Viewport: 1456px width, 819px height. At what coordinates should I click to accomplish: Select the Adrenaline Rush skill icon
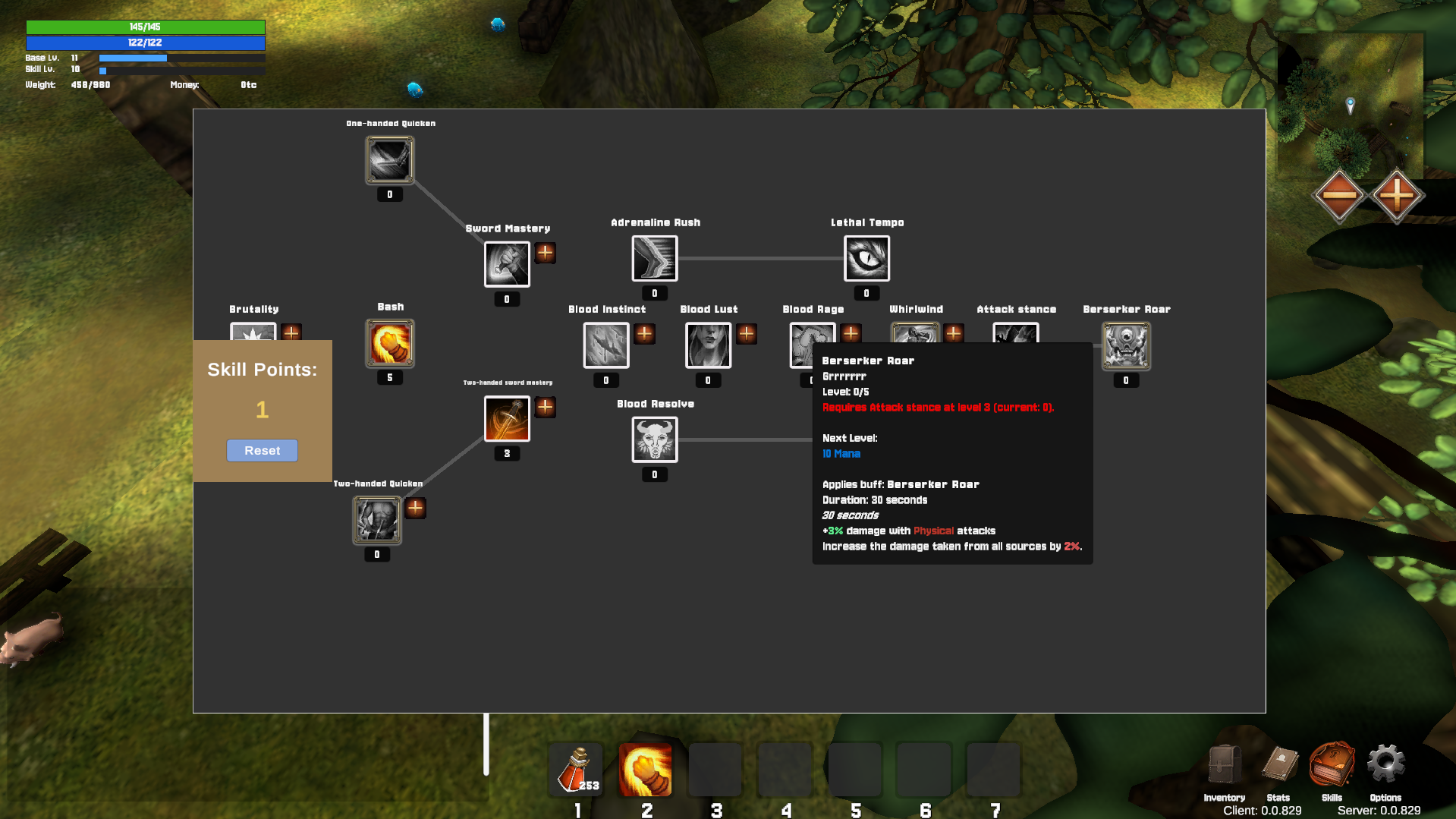tap(654, 258)
